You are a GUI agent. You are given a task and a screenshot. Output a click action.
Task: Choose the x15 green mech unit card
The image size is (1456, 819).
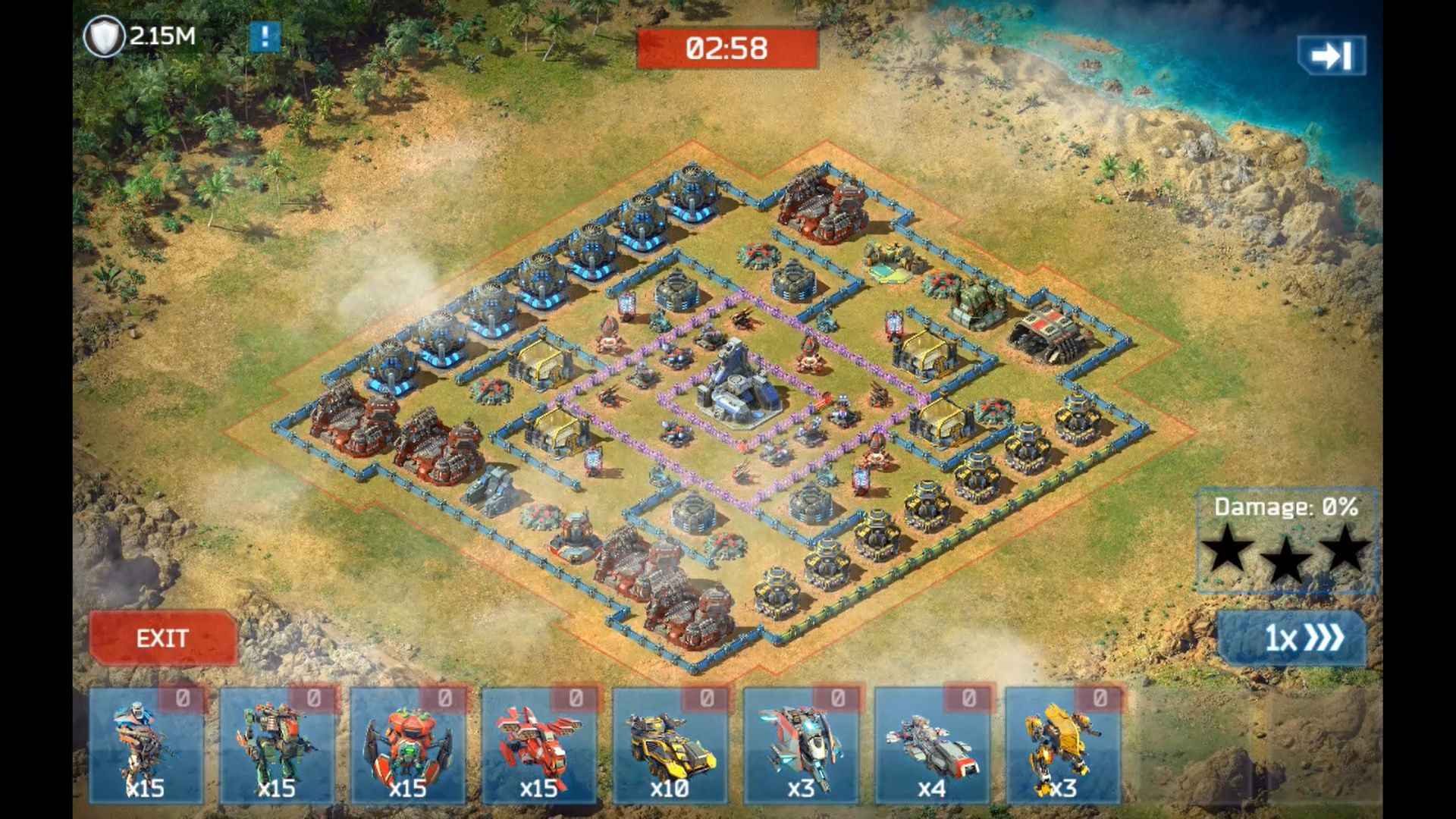click(277, 745)
